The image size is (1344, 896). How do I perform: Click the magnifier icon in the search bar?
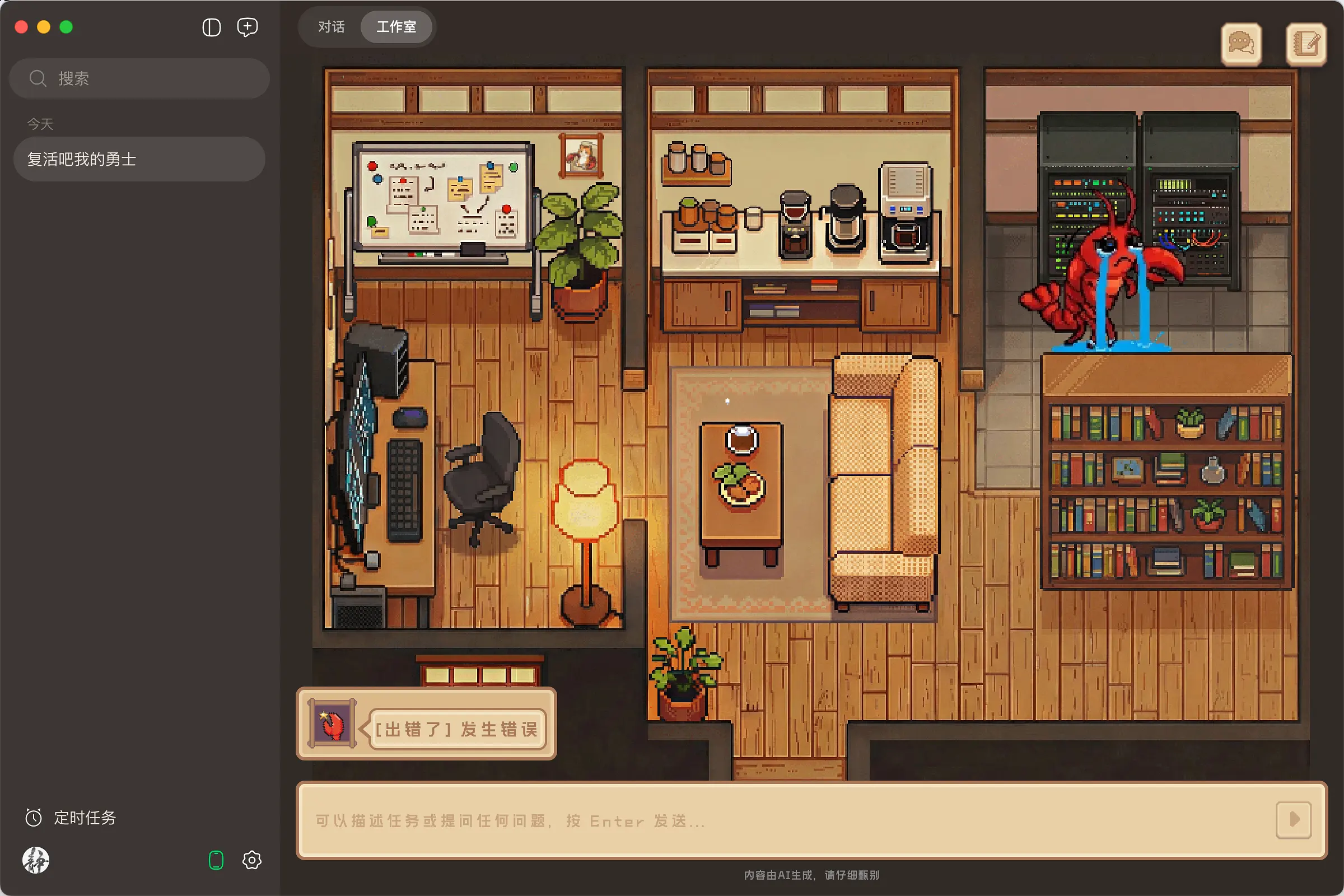tap(38, 78)
